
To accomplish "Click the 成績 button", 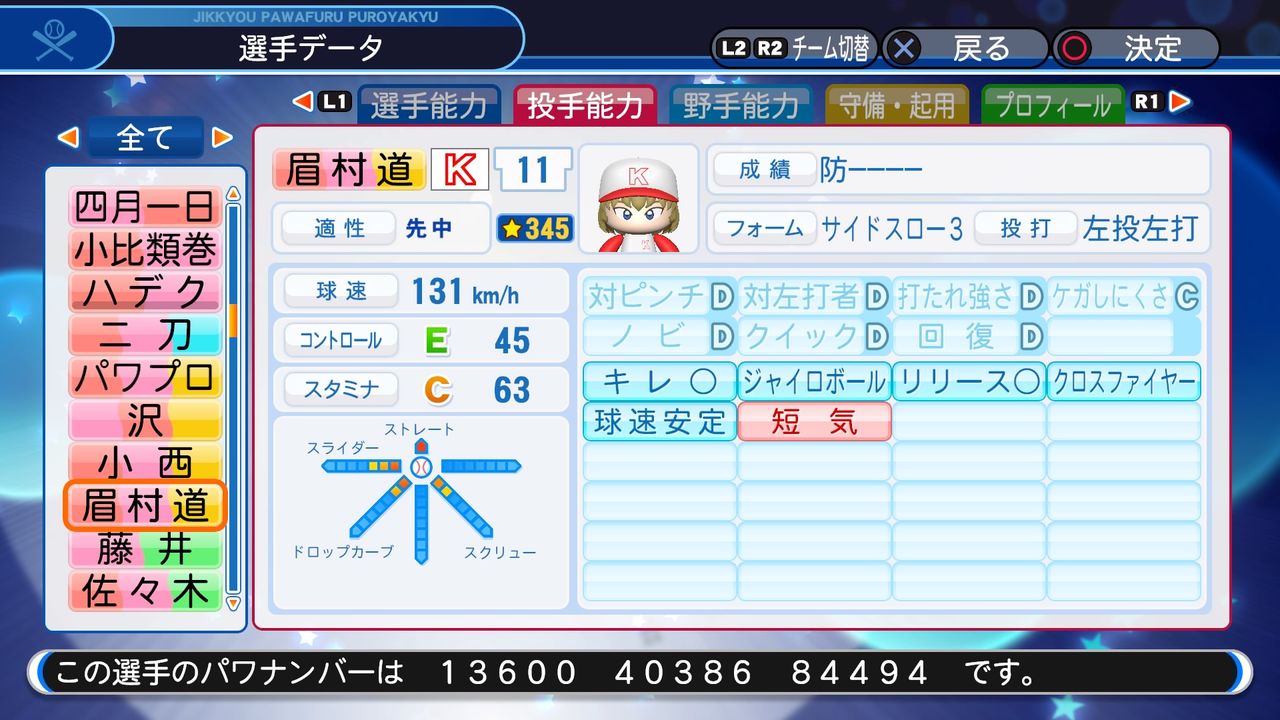I will click(x=764, y=170).
